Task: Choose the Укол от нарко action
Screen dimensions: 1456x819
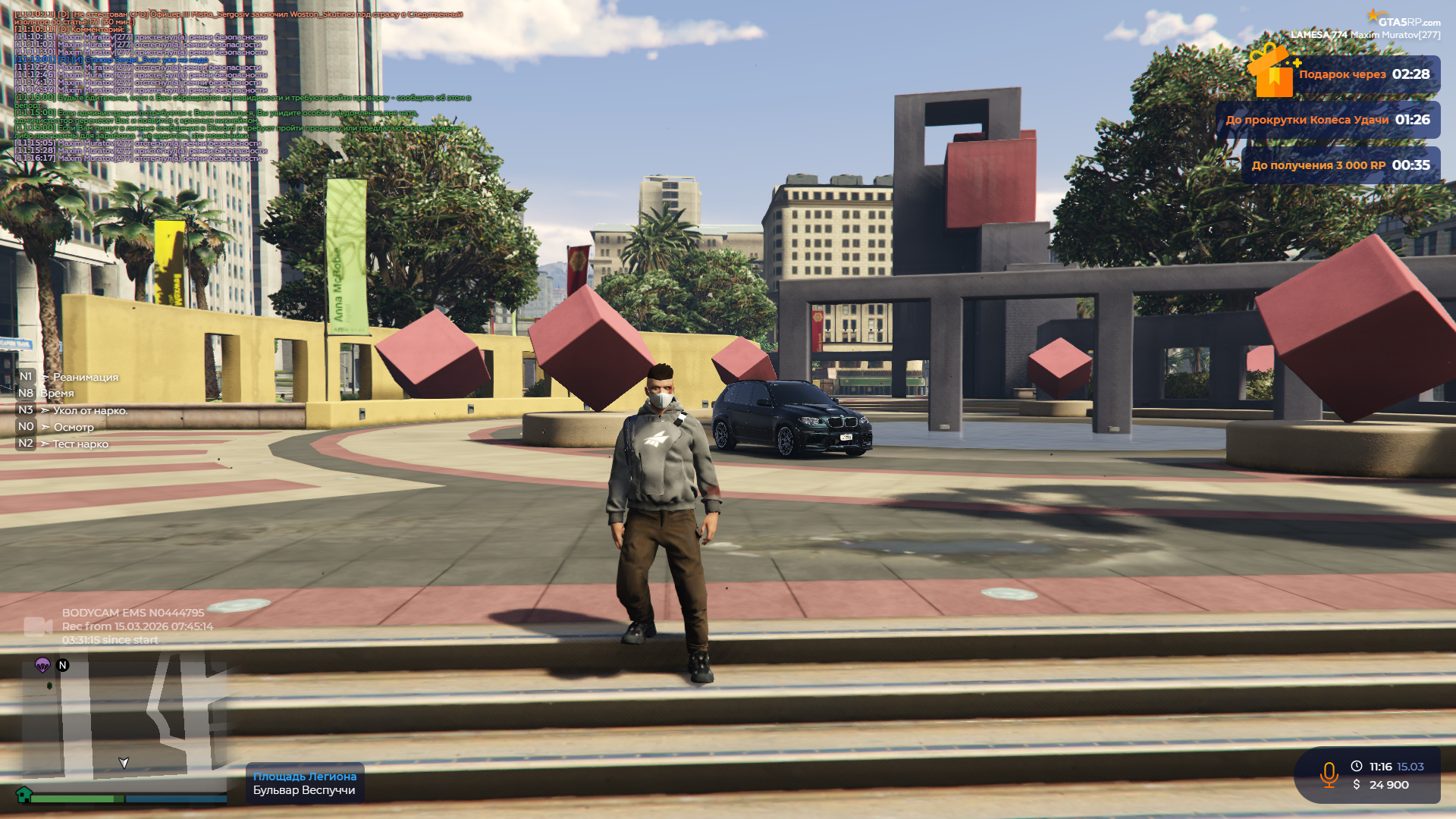Action: (x=89, y=410)
